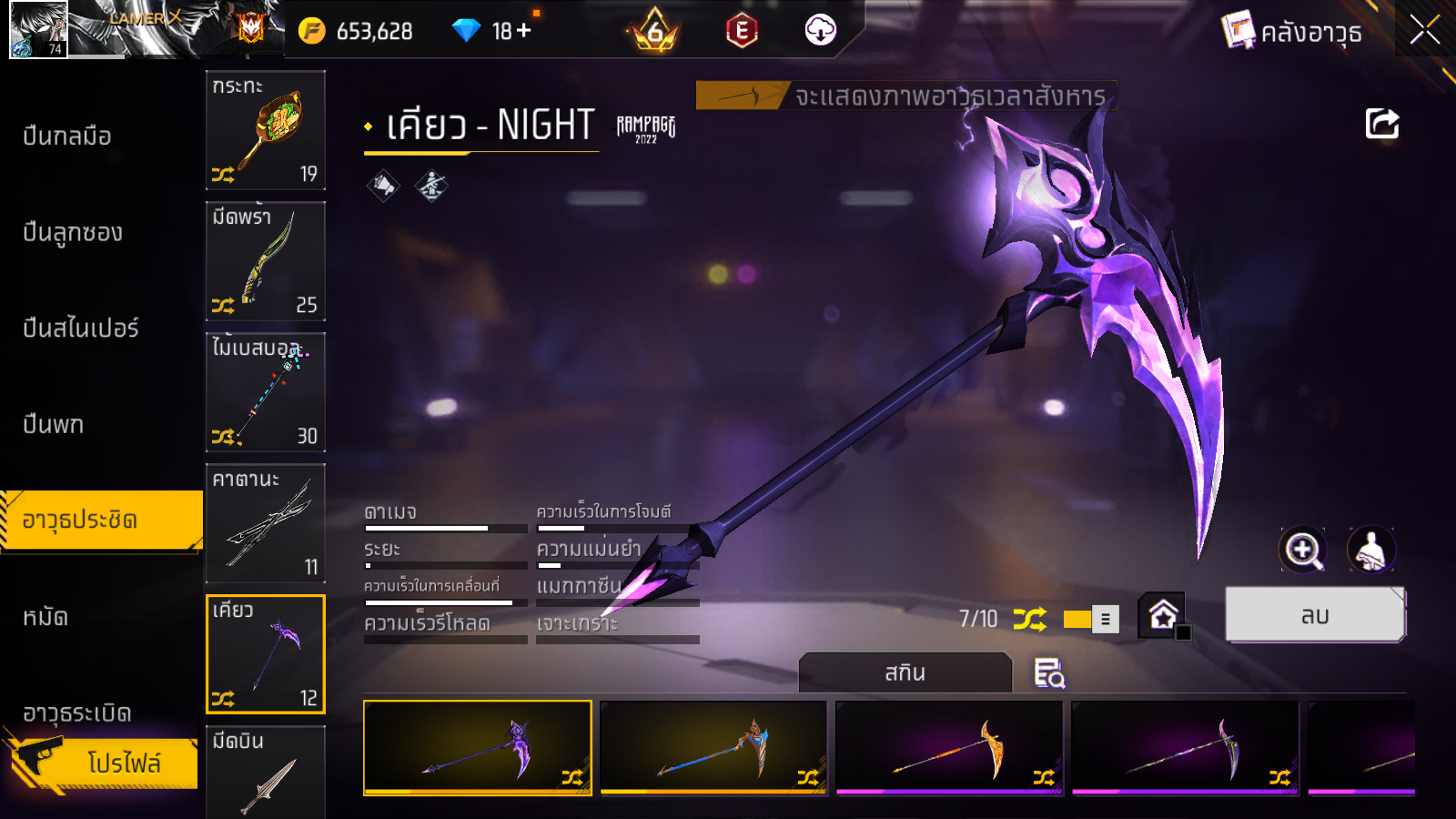
Task: Open the ปืนสไนเปอร์ category
Action: click(81, 329)
